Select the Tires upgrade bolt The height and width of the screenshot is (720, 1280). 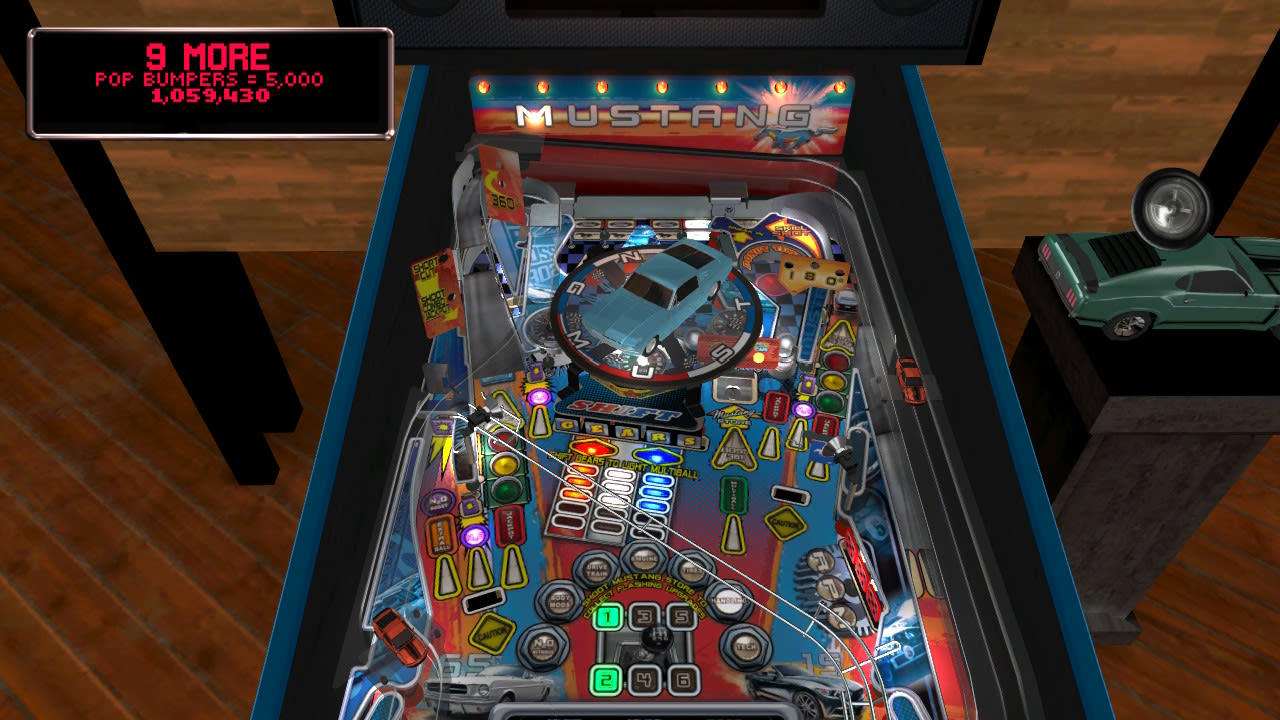point(690,569)
